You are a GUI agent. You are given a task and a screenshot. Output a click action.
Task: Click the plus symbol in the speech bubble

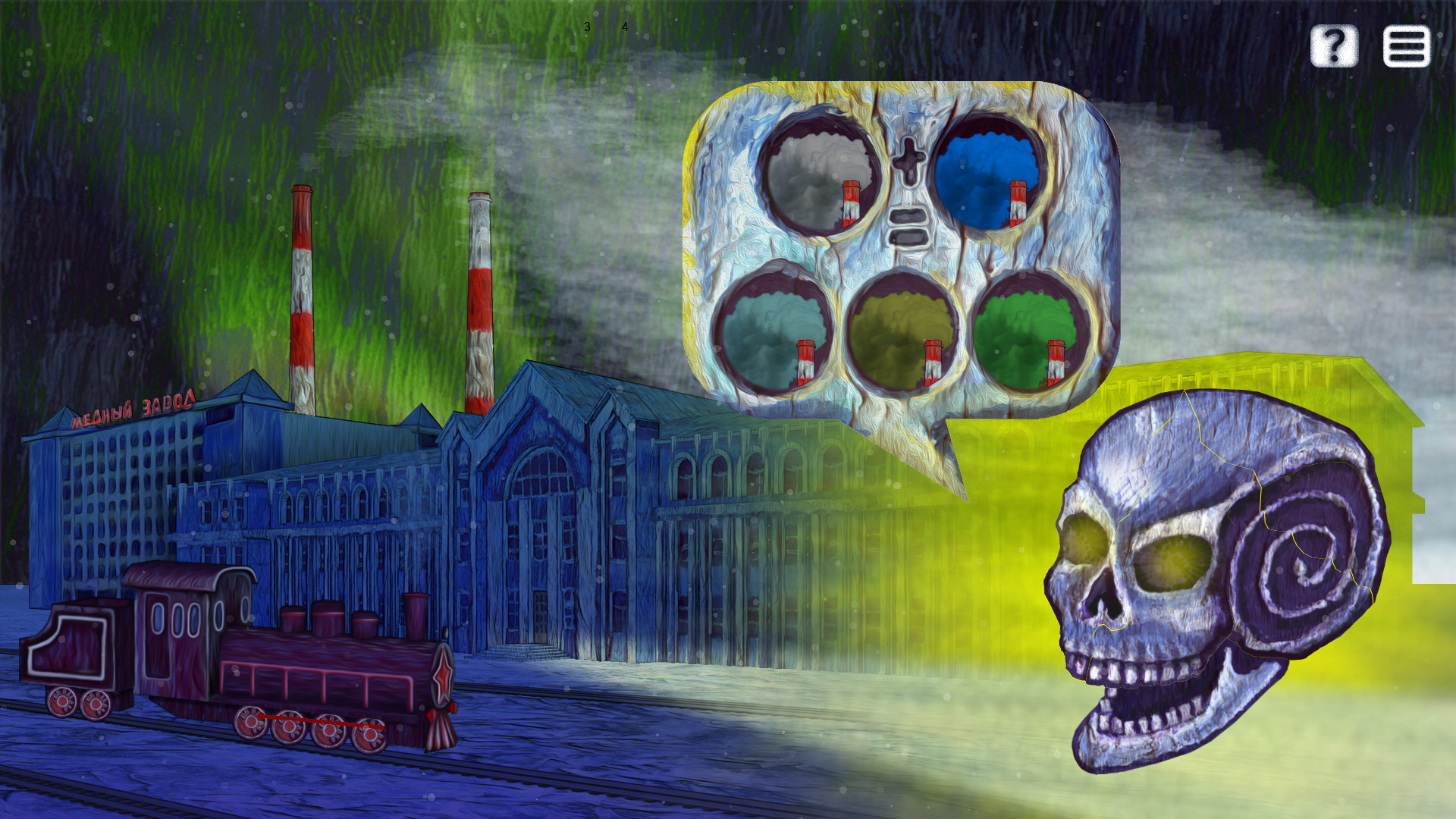(x=909, y=159)
